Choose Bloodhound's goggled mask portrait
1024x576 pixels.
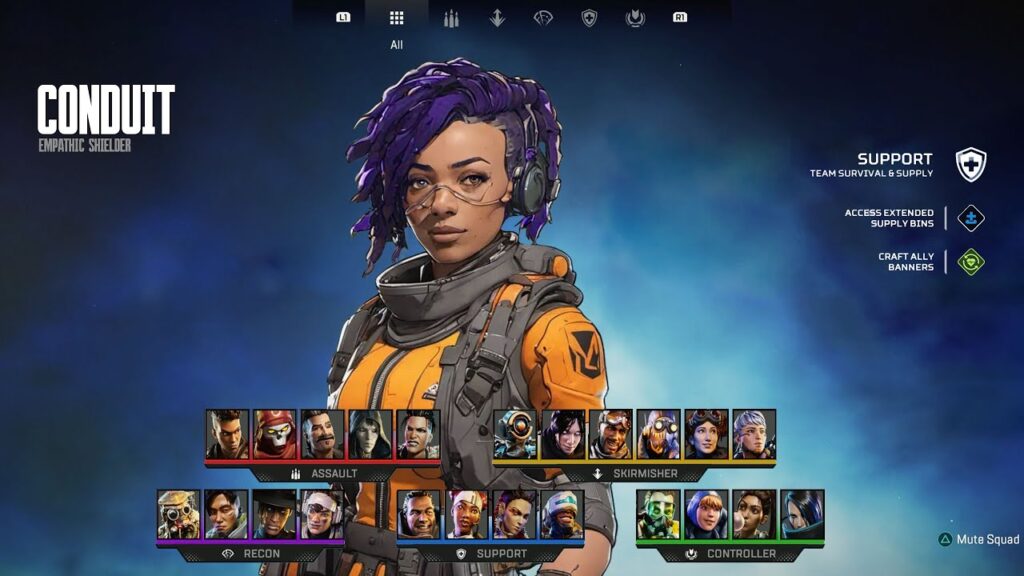(x=179, y=514)
